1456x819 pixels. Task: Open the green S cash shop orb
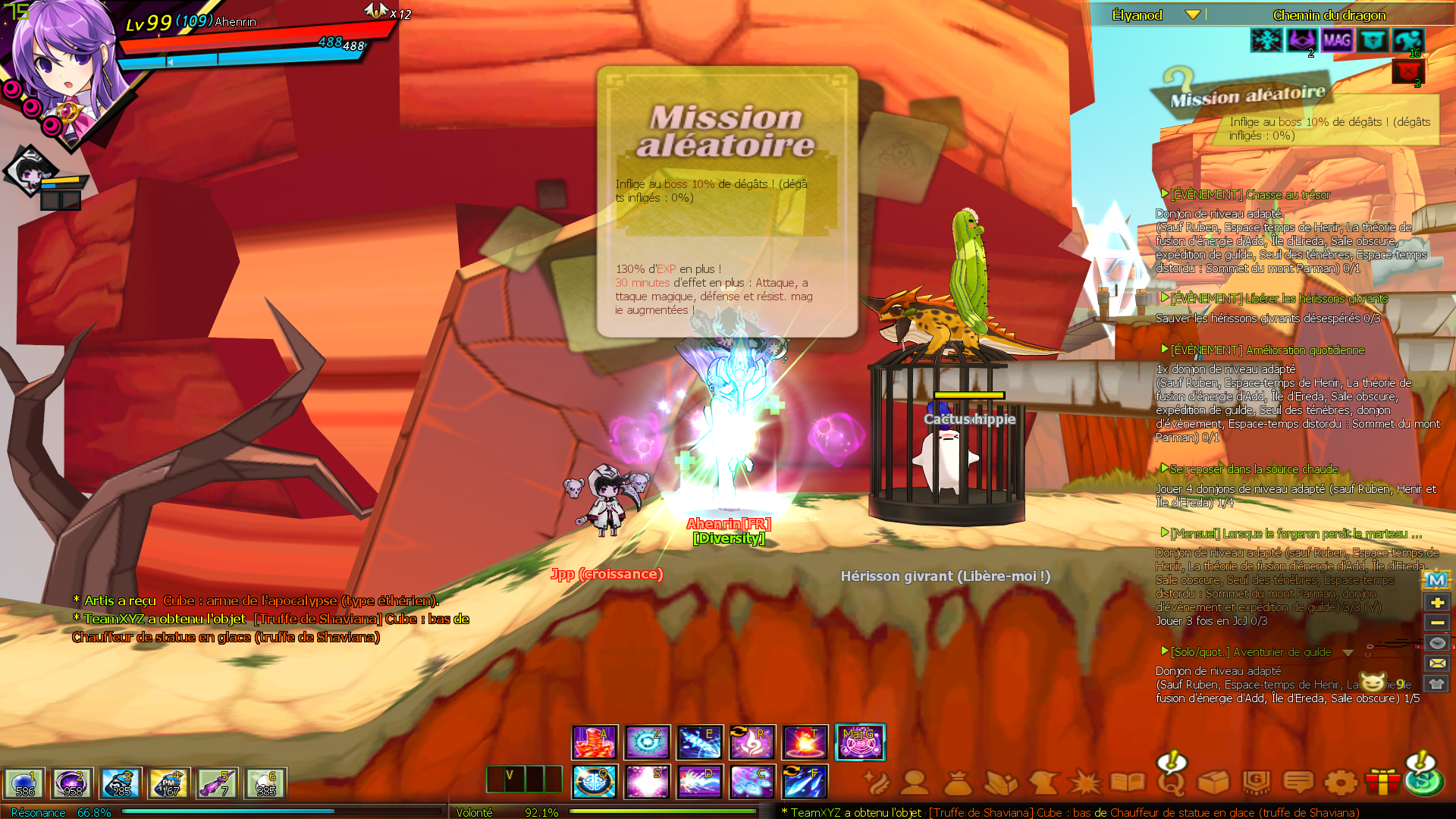click(x=1424, y=780)
